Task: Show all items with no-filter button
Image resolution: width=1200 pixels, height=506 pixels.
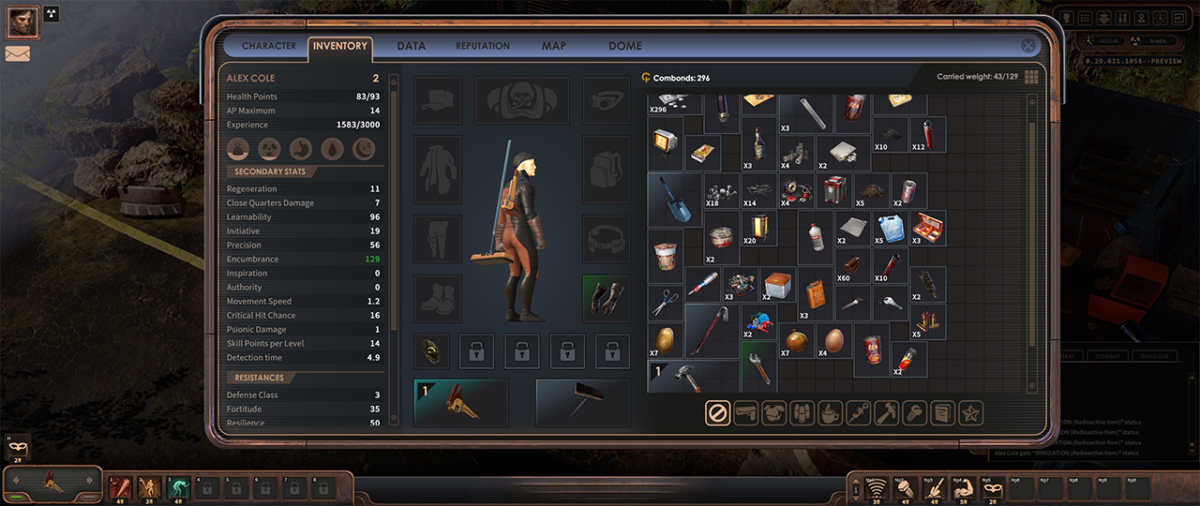Action: pyautogui.click(x=717, y=412)
